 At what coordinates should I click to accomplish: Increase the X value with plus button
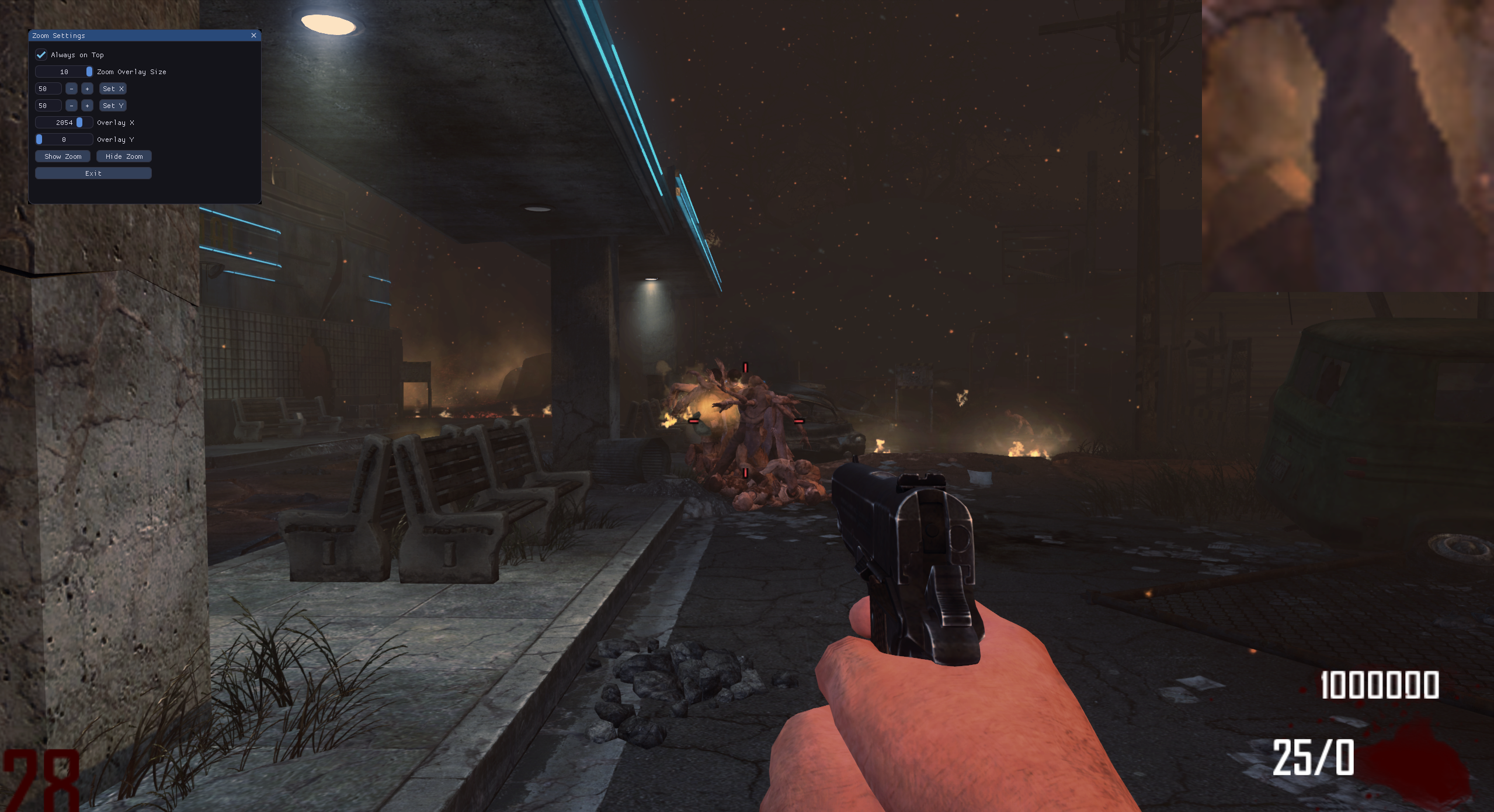point(87,89)
